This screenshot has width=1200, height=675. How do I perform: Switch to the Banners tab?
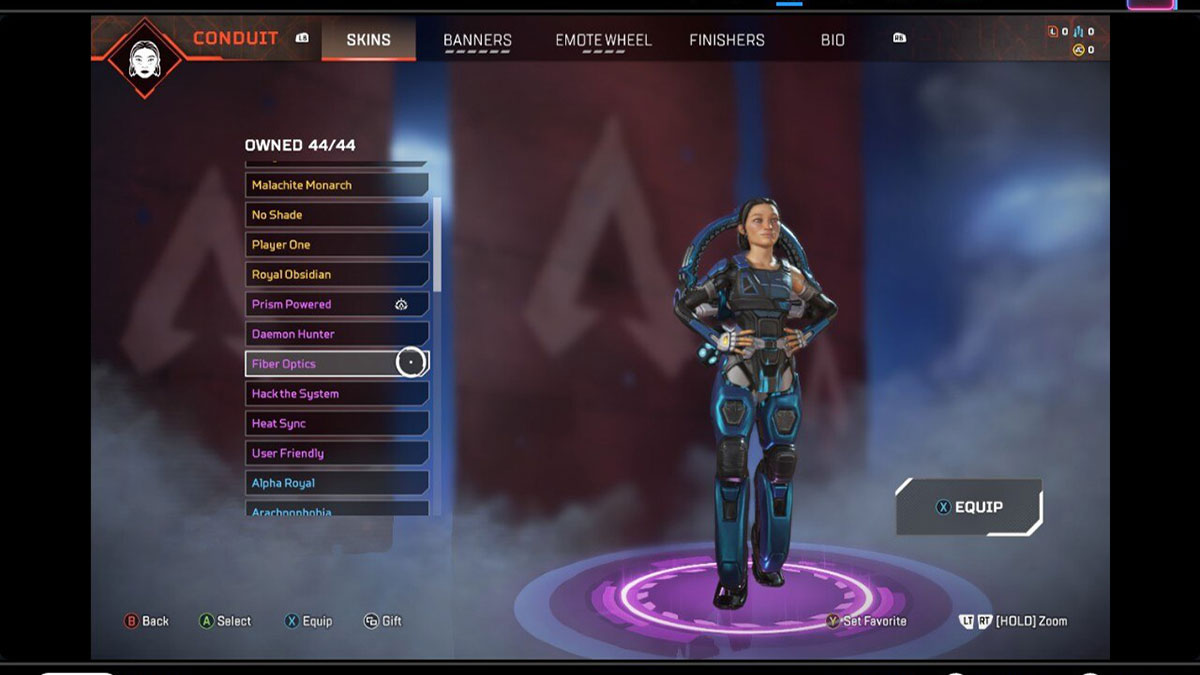477,40
